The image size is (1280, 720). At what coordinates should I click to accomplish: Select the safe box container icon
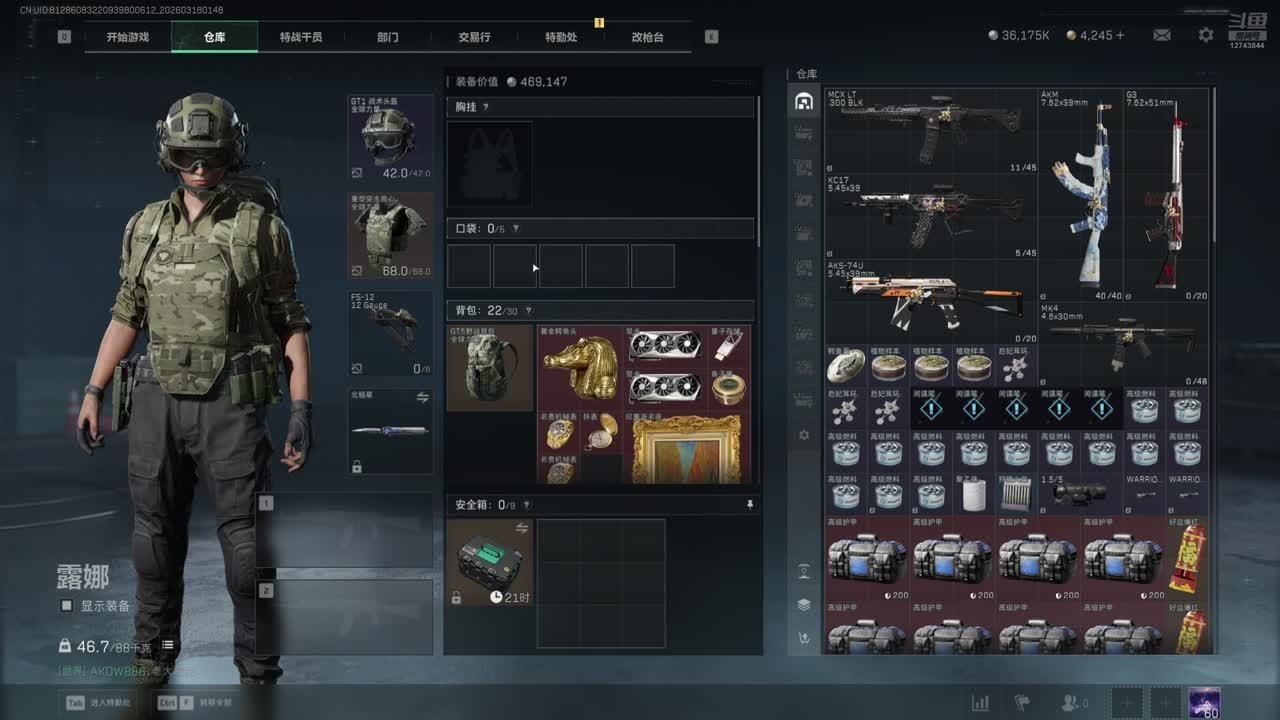[489, 562]
